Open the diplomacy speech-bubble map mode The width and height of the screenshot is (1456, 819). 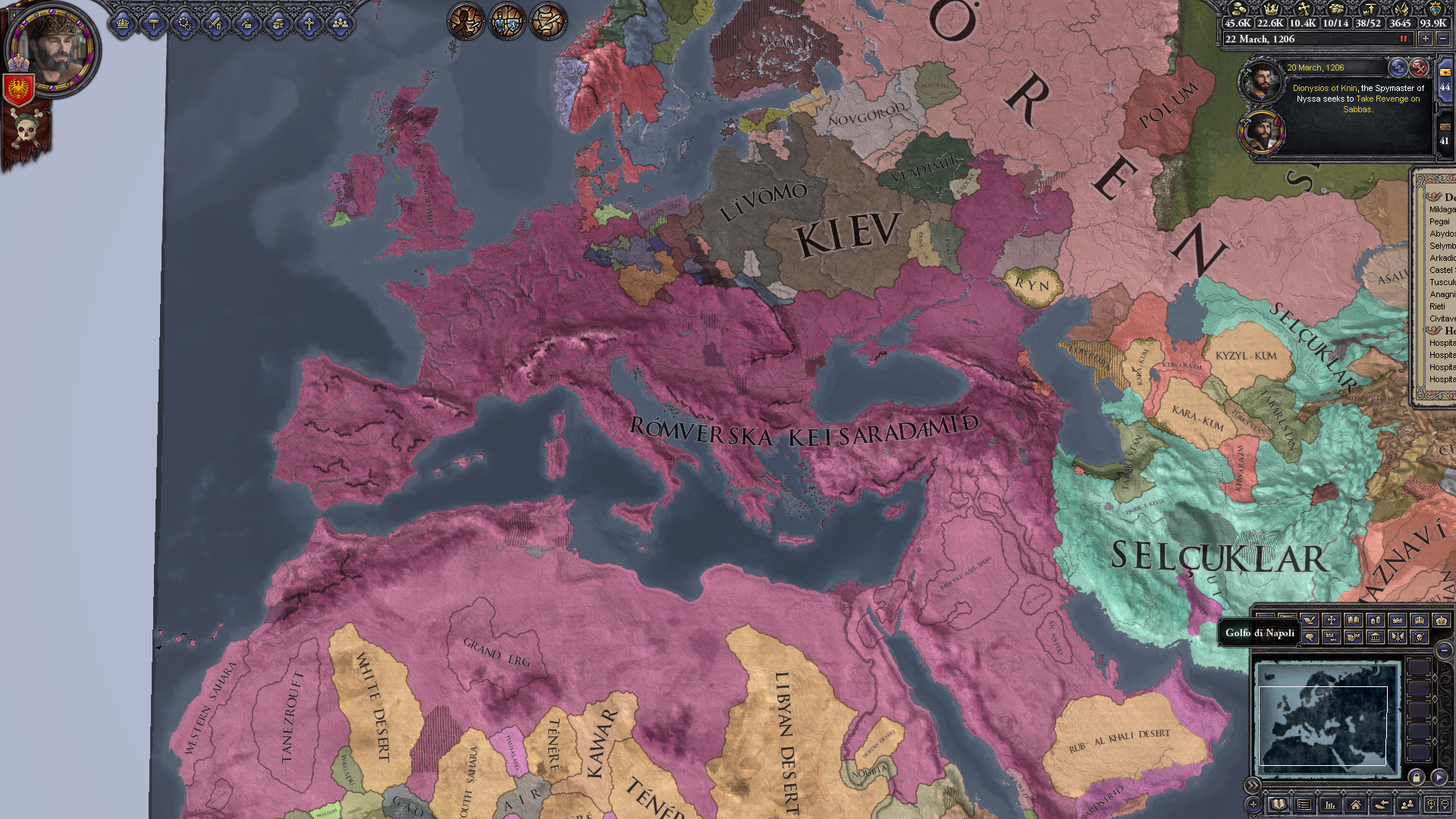(1310, 638)
